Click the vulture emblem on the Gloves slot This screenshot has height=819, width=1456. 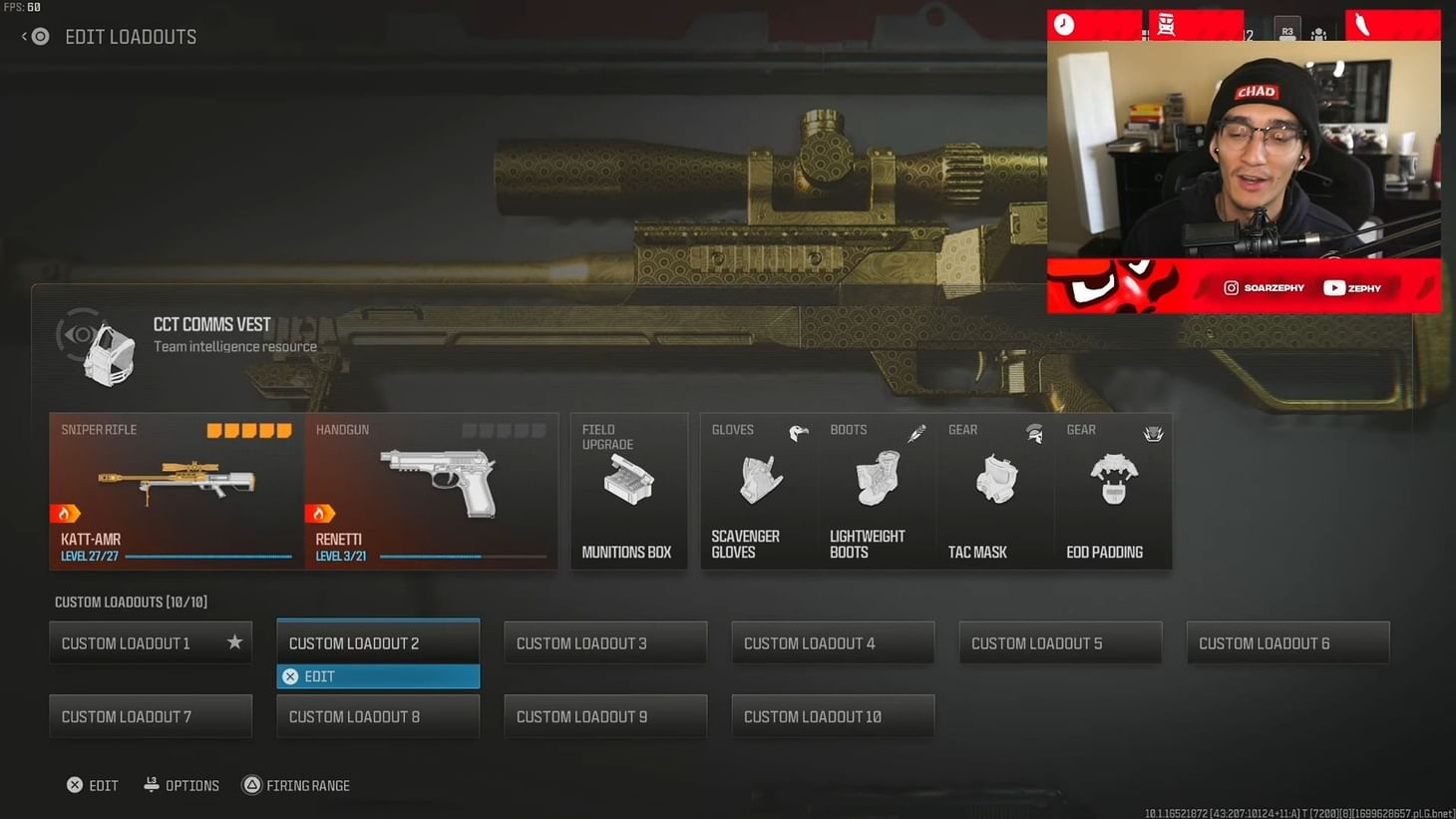click(x=798, y=433)
